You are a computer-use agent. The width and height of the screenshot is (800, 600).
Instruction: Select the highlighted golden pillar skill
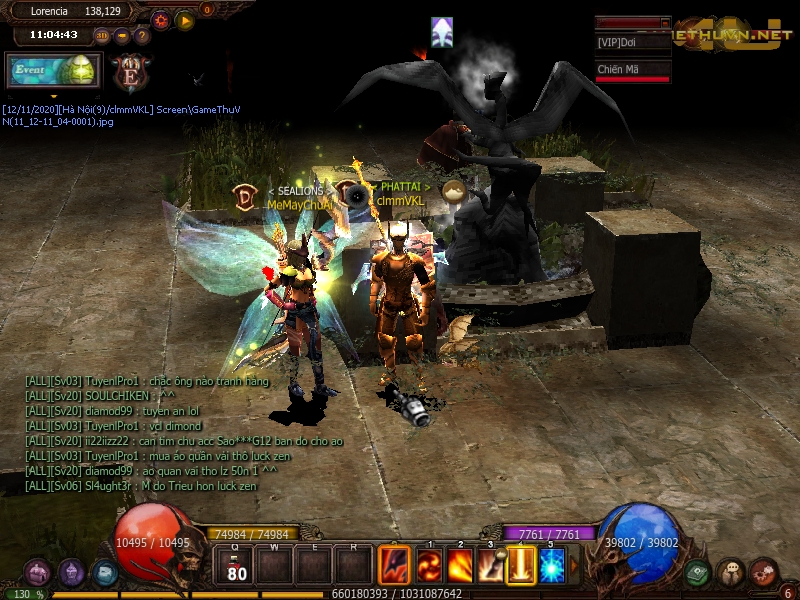(521, 567)
